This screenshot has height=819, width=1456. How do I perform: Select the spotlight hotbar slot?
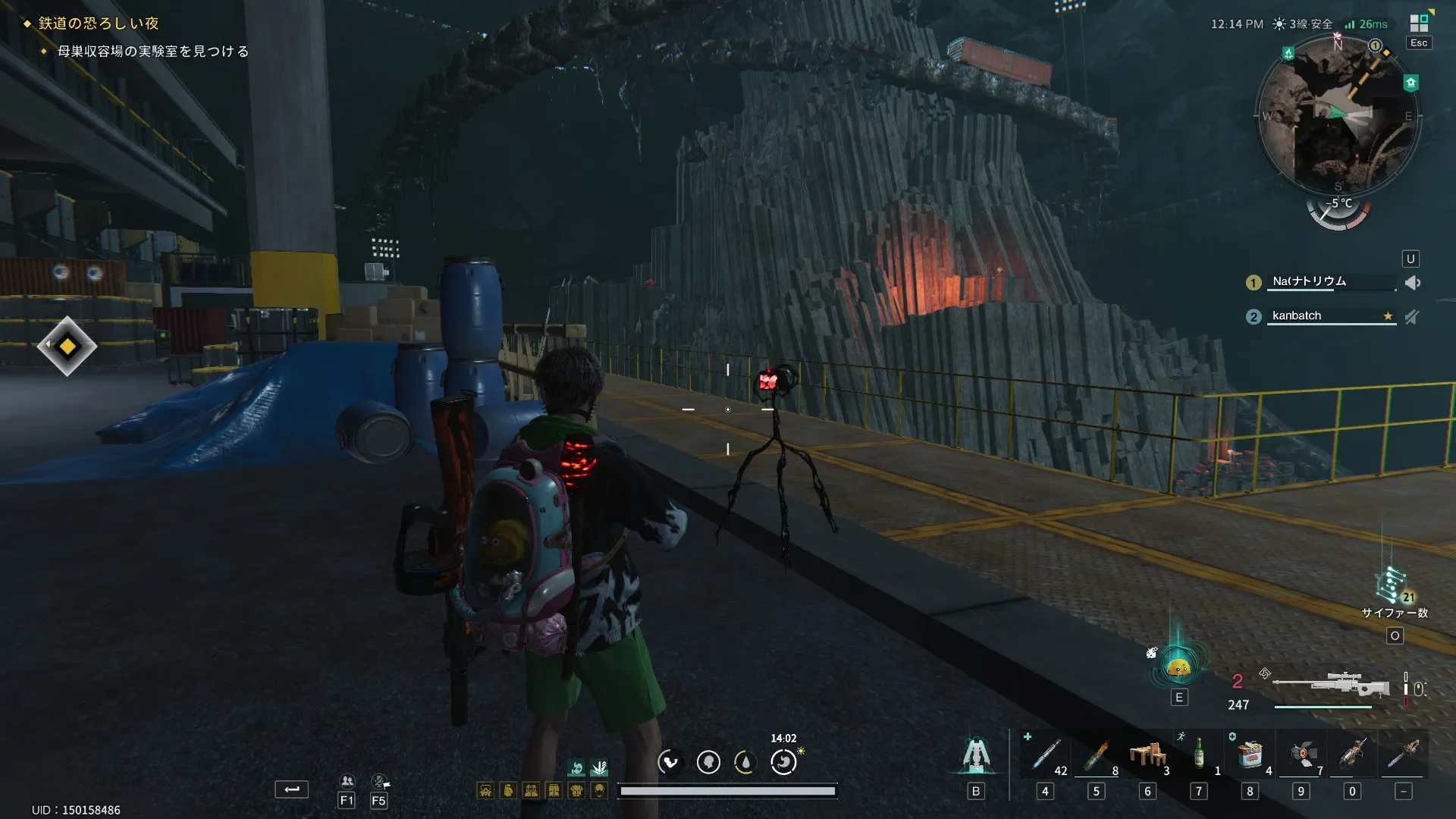[x=1301, y=755]
